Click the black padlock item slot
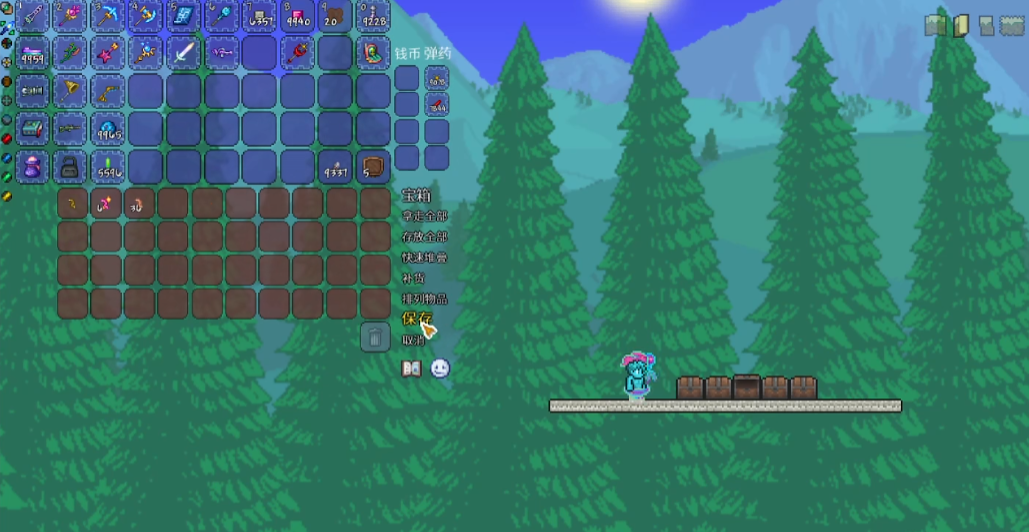Viewport: 1029px width, 532px height. pos(69,167)
